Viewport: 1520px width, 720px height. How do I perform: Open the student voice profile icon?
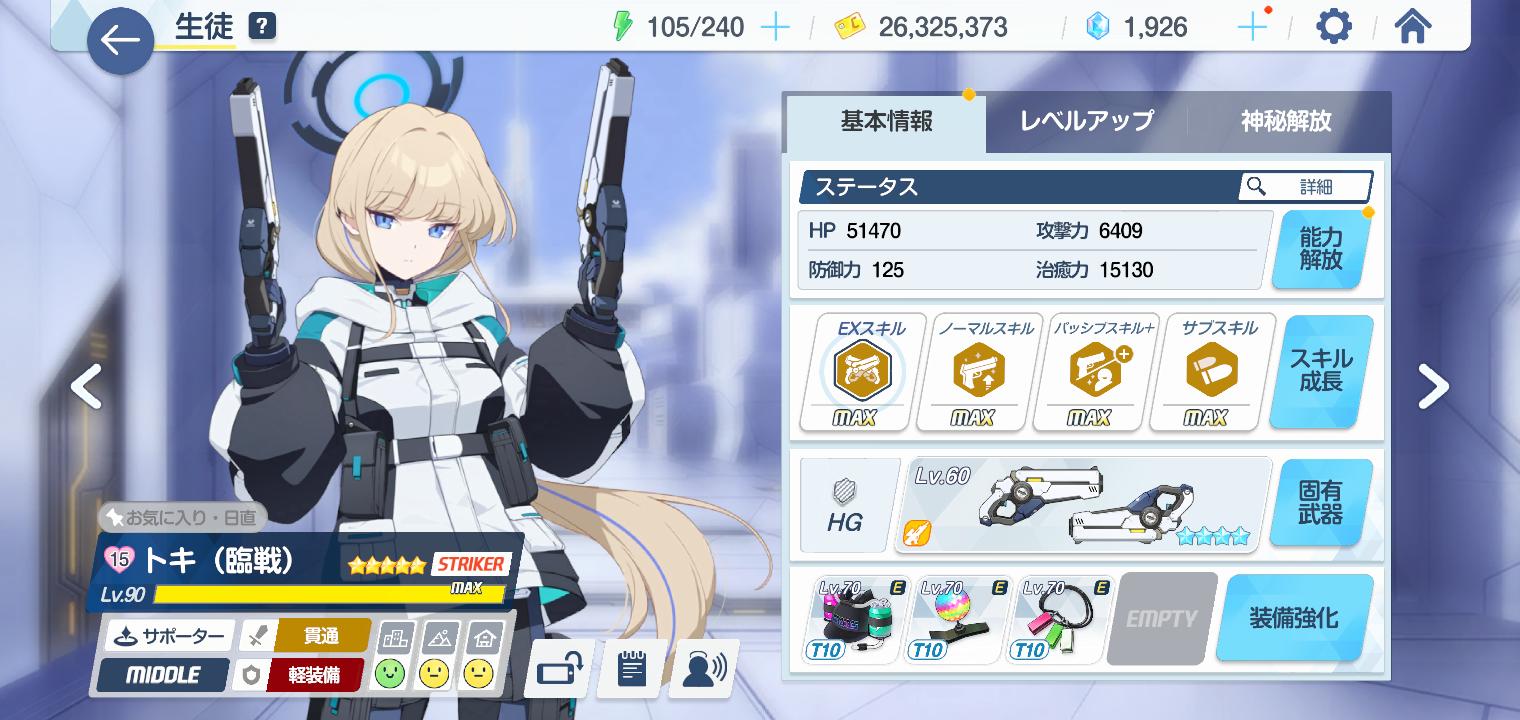click(x=704, y=669)
